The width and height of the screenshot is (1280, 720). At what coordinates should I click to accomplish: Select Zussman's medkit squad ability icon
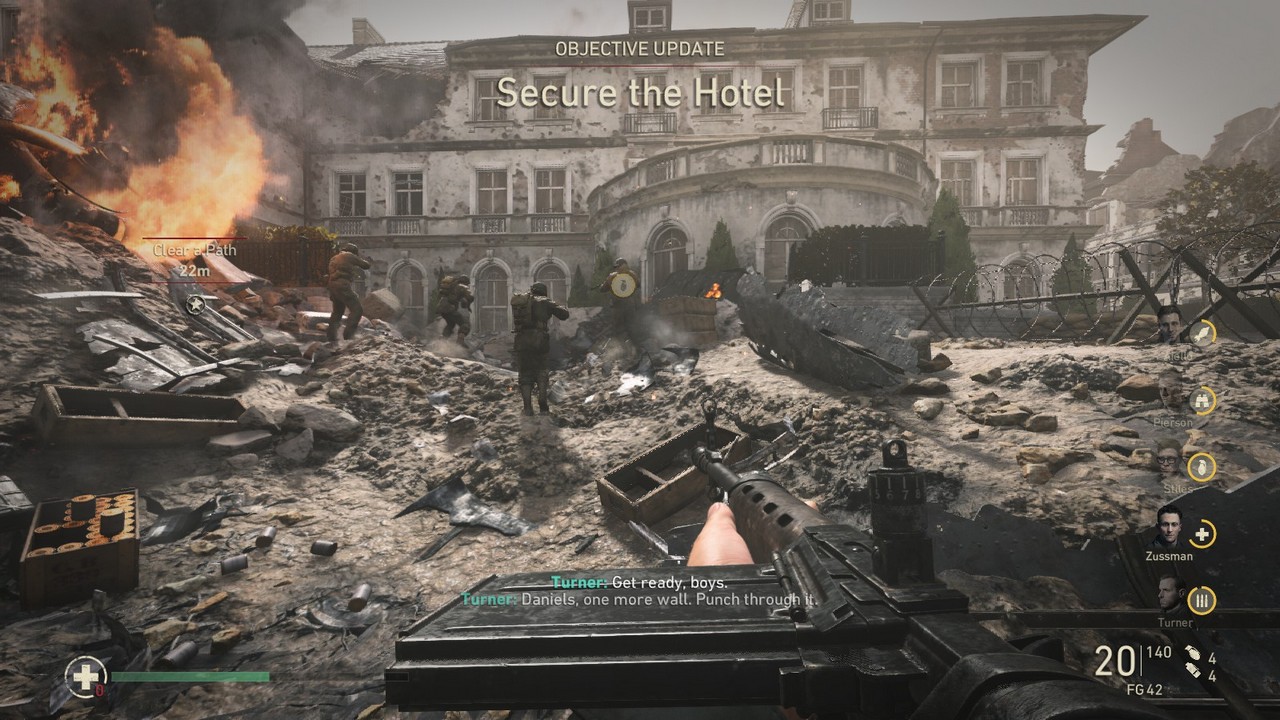coord(1202,534)
